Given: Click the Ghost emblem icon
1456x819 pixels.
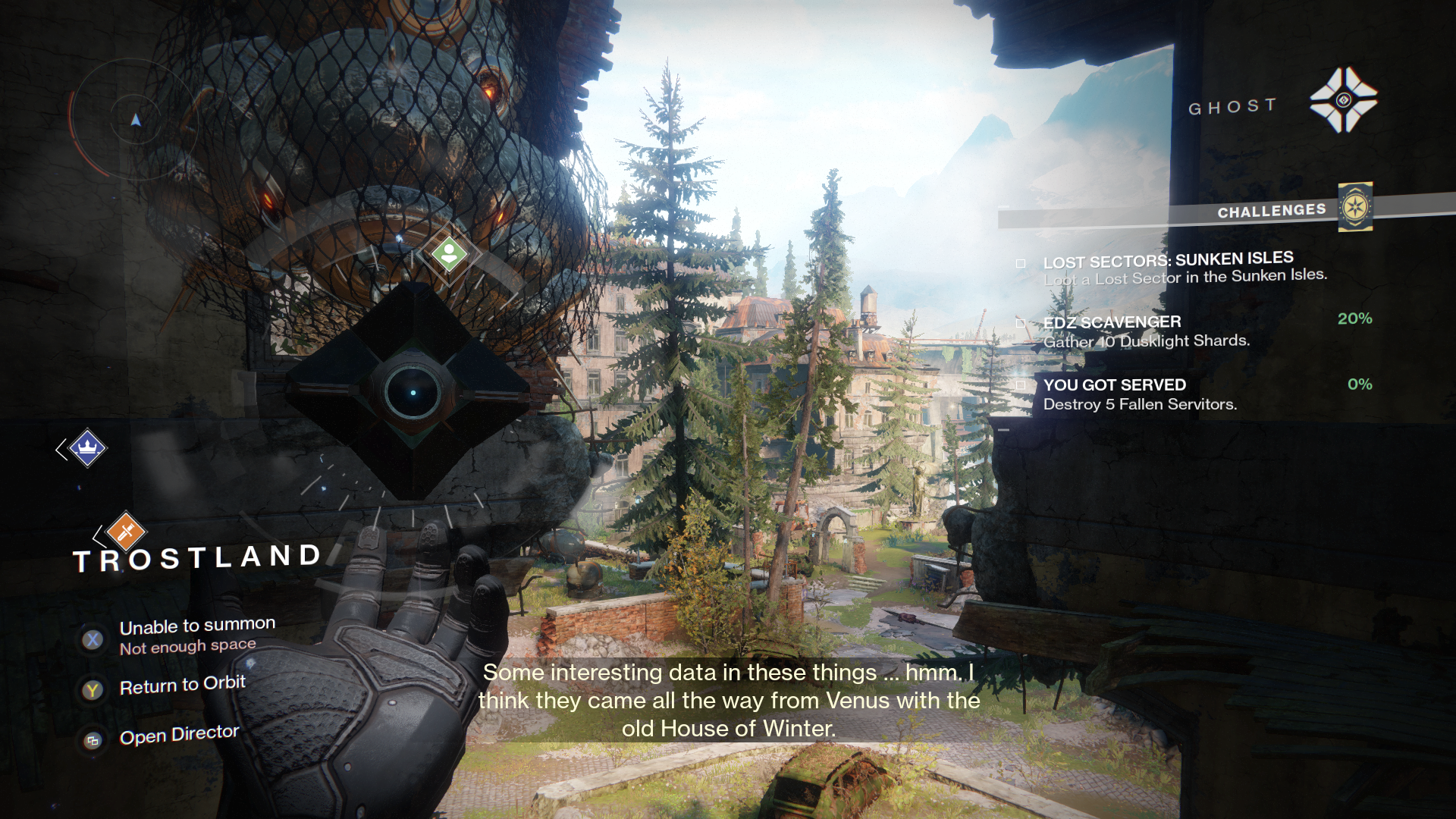Looking at the screenshot, I should pos(1343,100).
